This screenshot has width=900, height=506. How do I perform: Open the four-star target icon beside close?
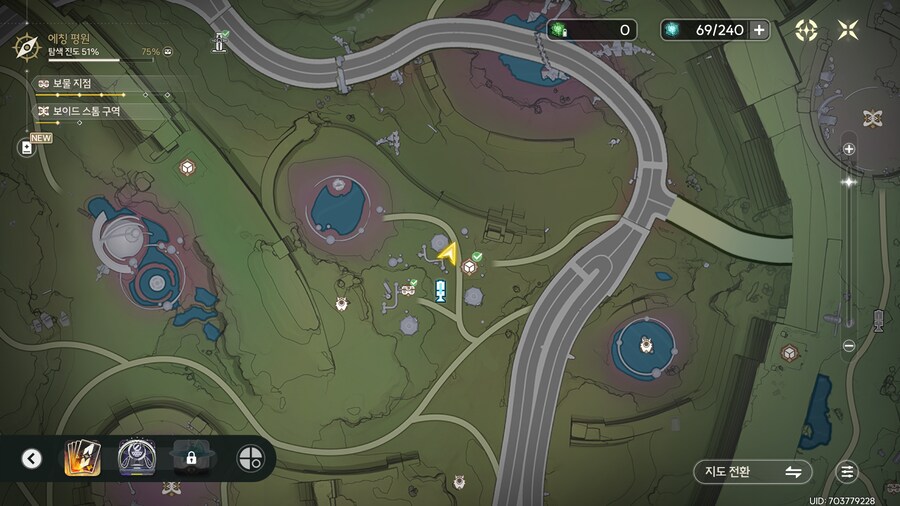[x=806, y=30]
